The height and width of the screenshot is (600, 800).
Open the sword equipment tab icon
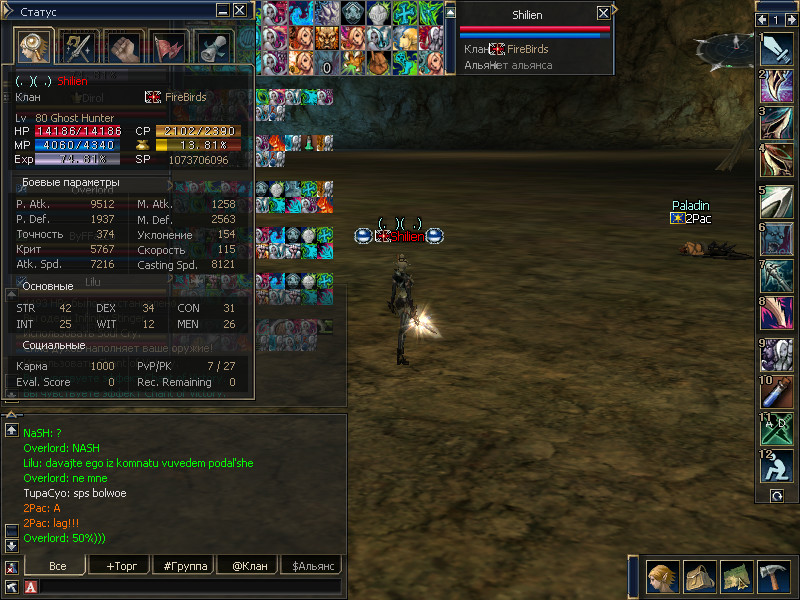click(78, 47)
